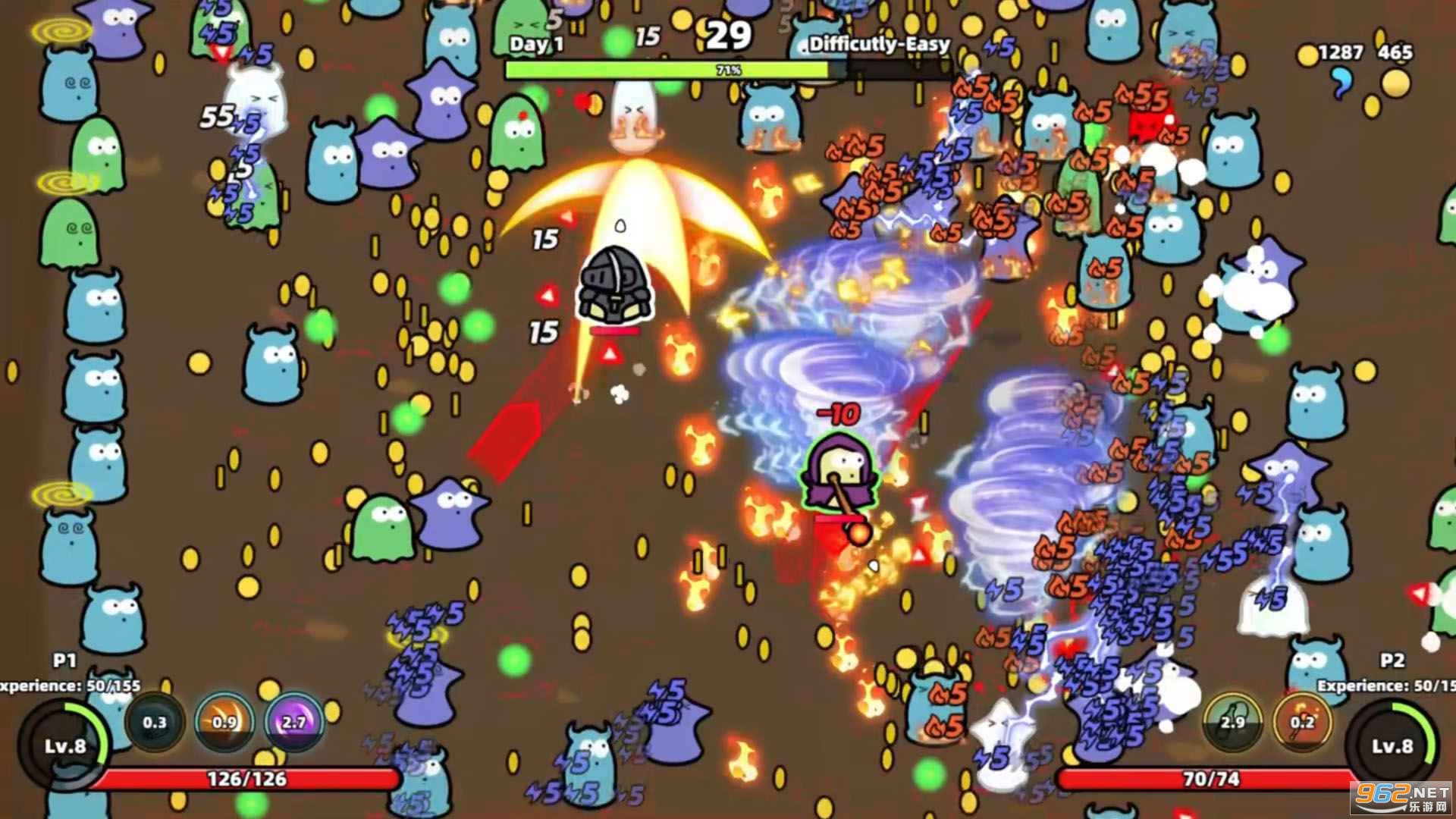Click P1's Lv.8 level badge
Viewport: 1456px width, 819px height.
(x=64, y=745)
